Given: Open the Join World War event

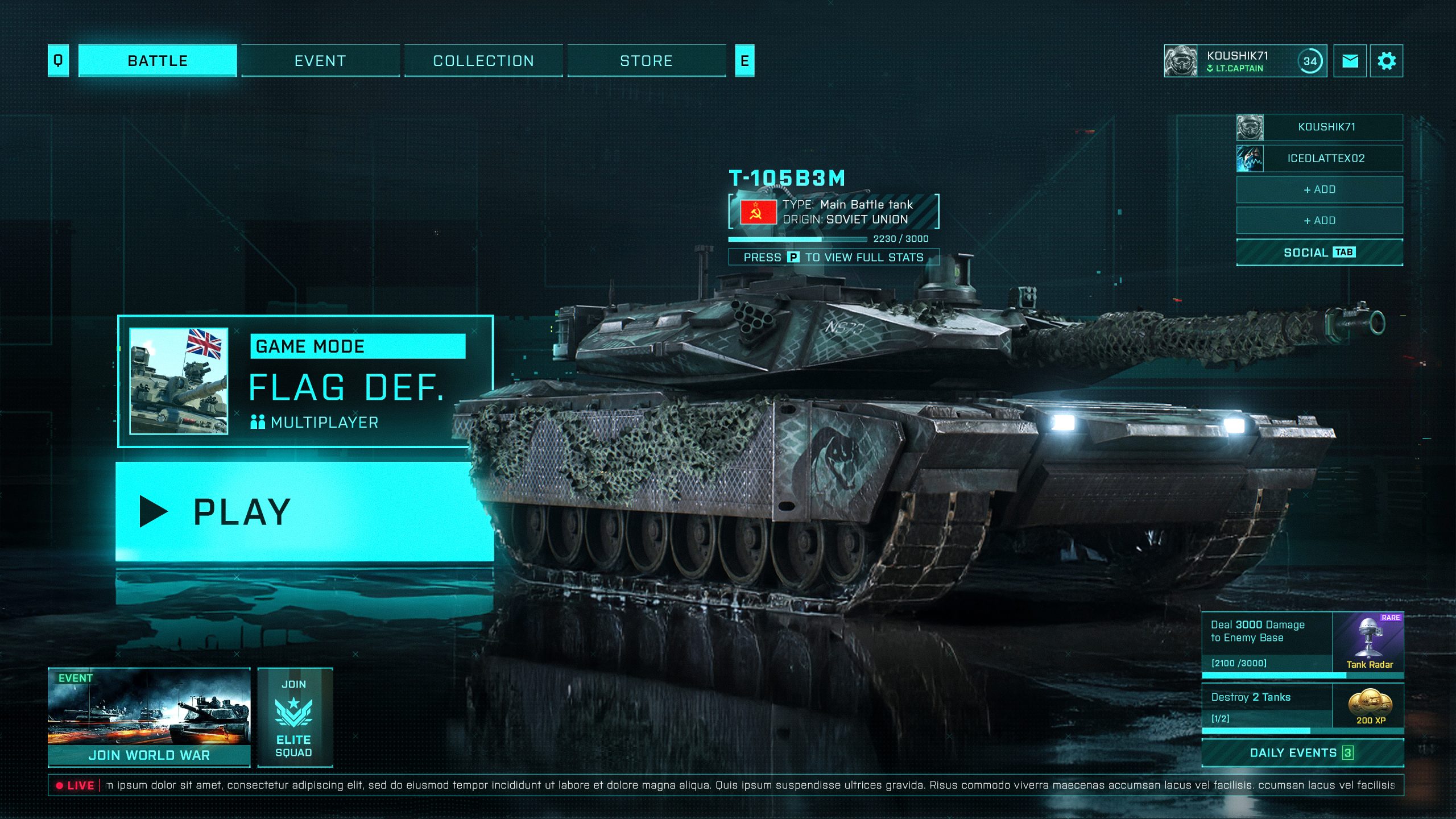Looking at the screenshot, I should pos(149,717).
